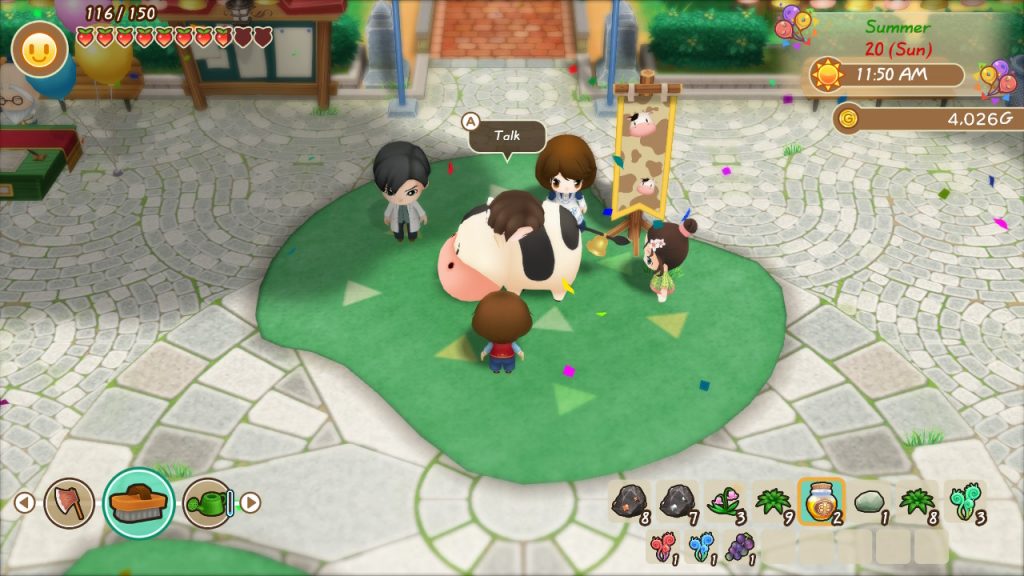The width and height of the screenshot is (1024, 576).
Task: Cycle tools with the right arrow button
Action: (x=251, y=503)
